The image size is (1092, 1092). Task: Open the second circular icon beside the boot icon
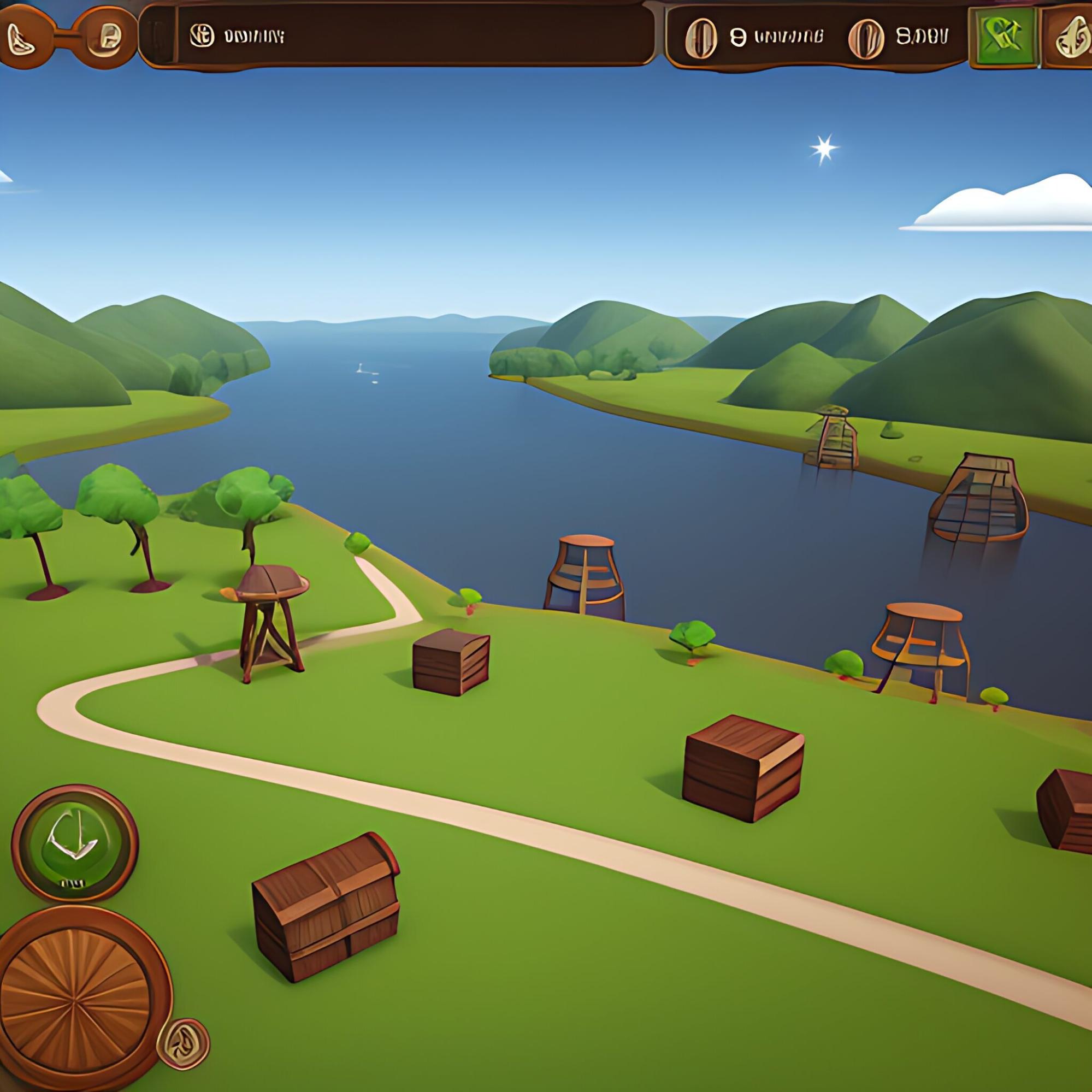(104, 35)
